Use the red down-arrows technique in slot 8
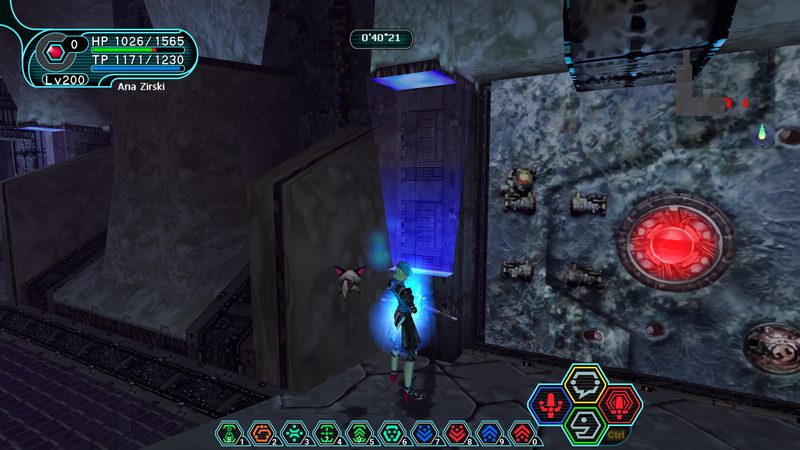Screen dimensions: 800x450 click(457, 433)
